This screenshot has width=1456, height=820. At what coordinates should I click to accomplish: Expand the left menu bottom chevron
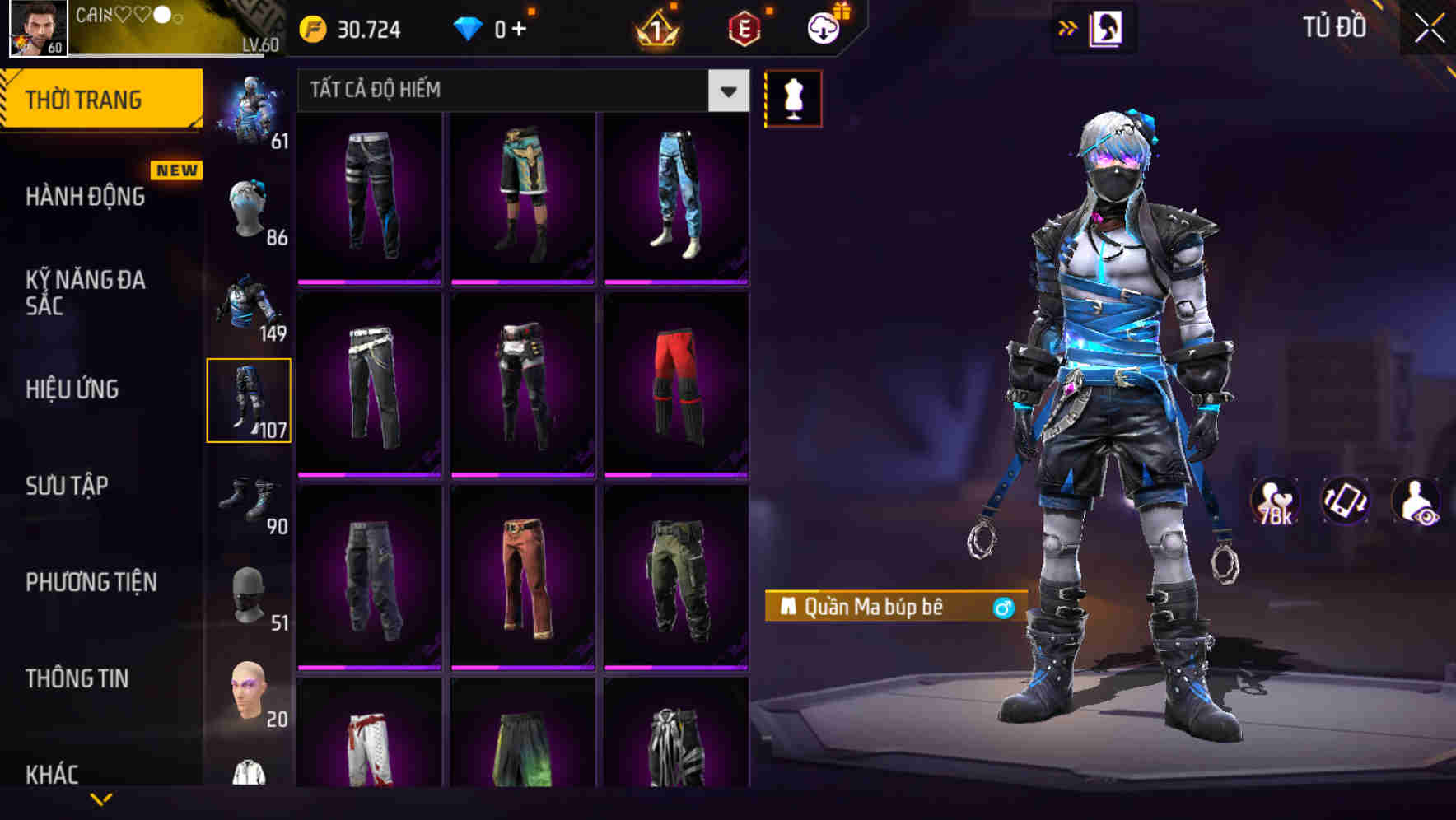(x=101, y=797)
